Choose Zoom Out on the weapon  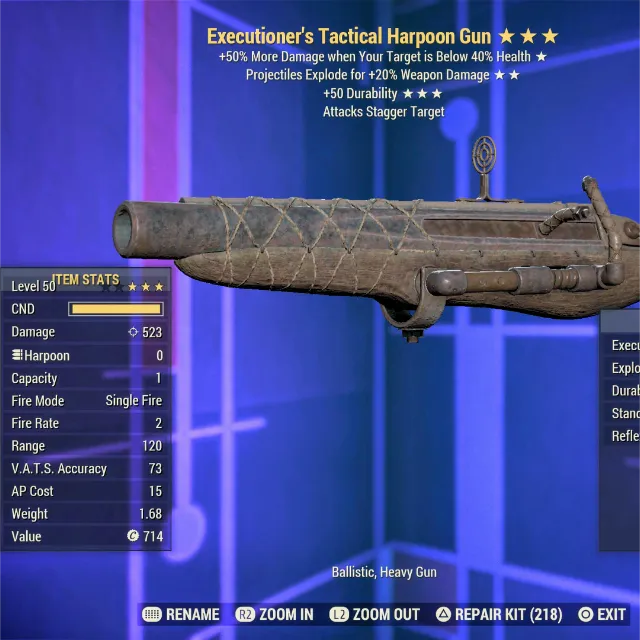[x=375, y=614]
